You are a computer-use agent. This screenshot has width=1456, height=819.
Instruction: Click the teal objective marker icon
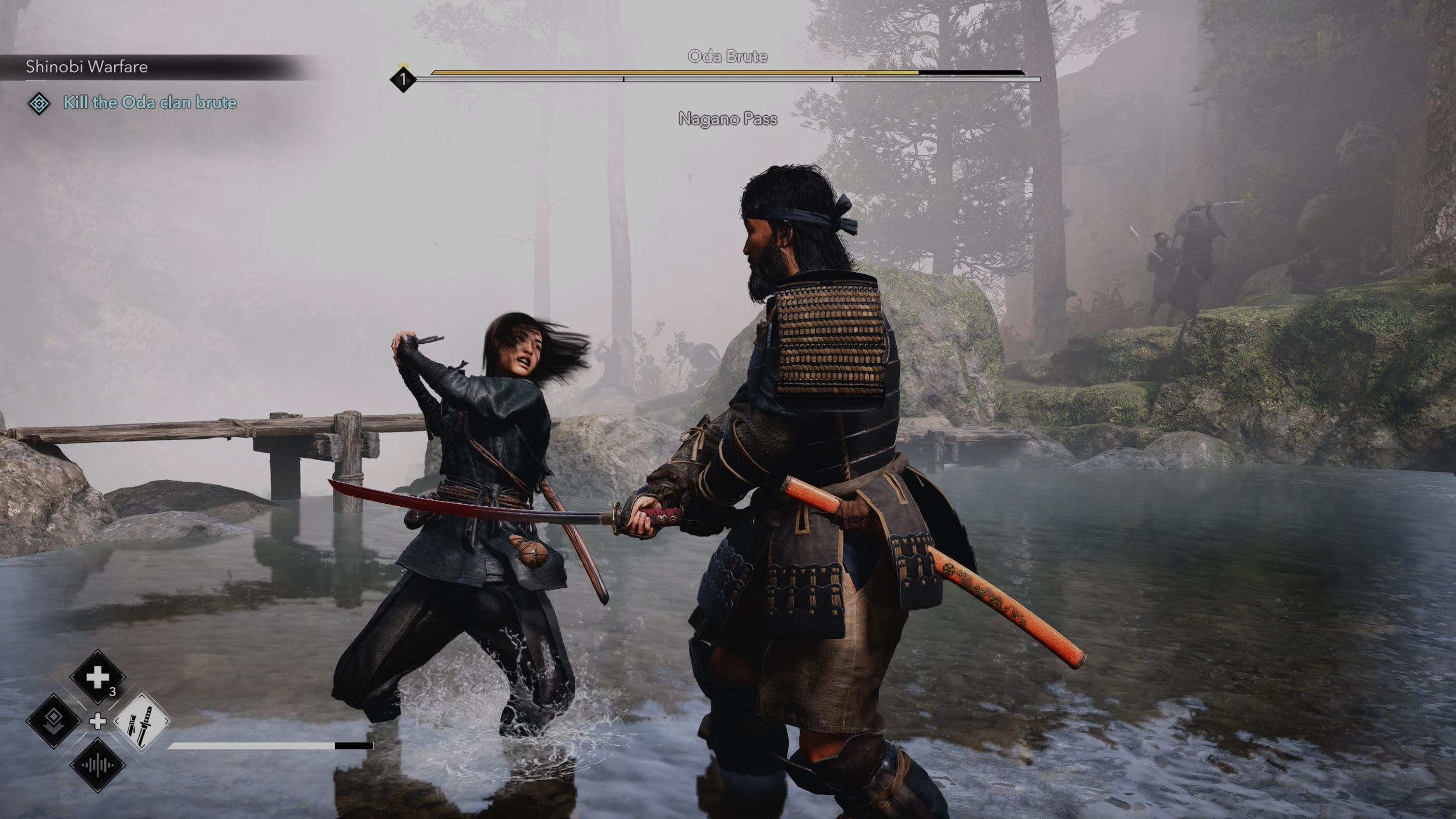click(x=39, y=104)
